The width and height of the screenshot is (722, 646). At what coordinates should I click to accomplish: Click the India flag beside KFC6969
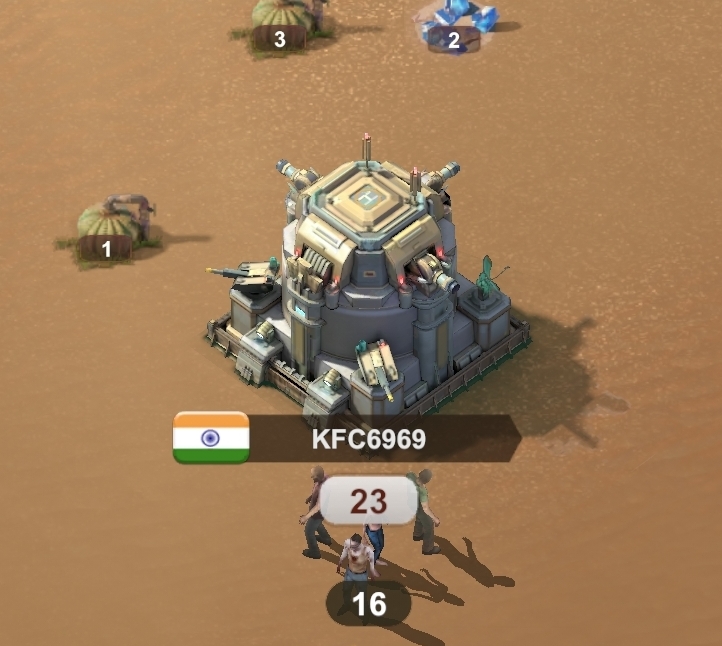211,438
